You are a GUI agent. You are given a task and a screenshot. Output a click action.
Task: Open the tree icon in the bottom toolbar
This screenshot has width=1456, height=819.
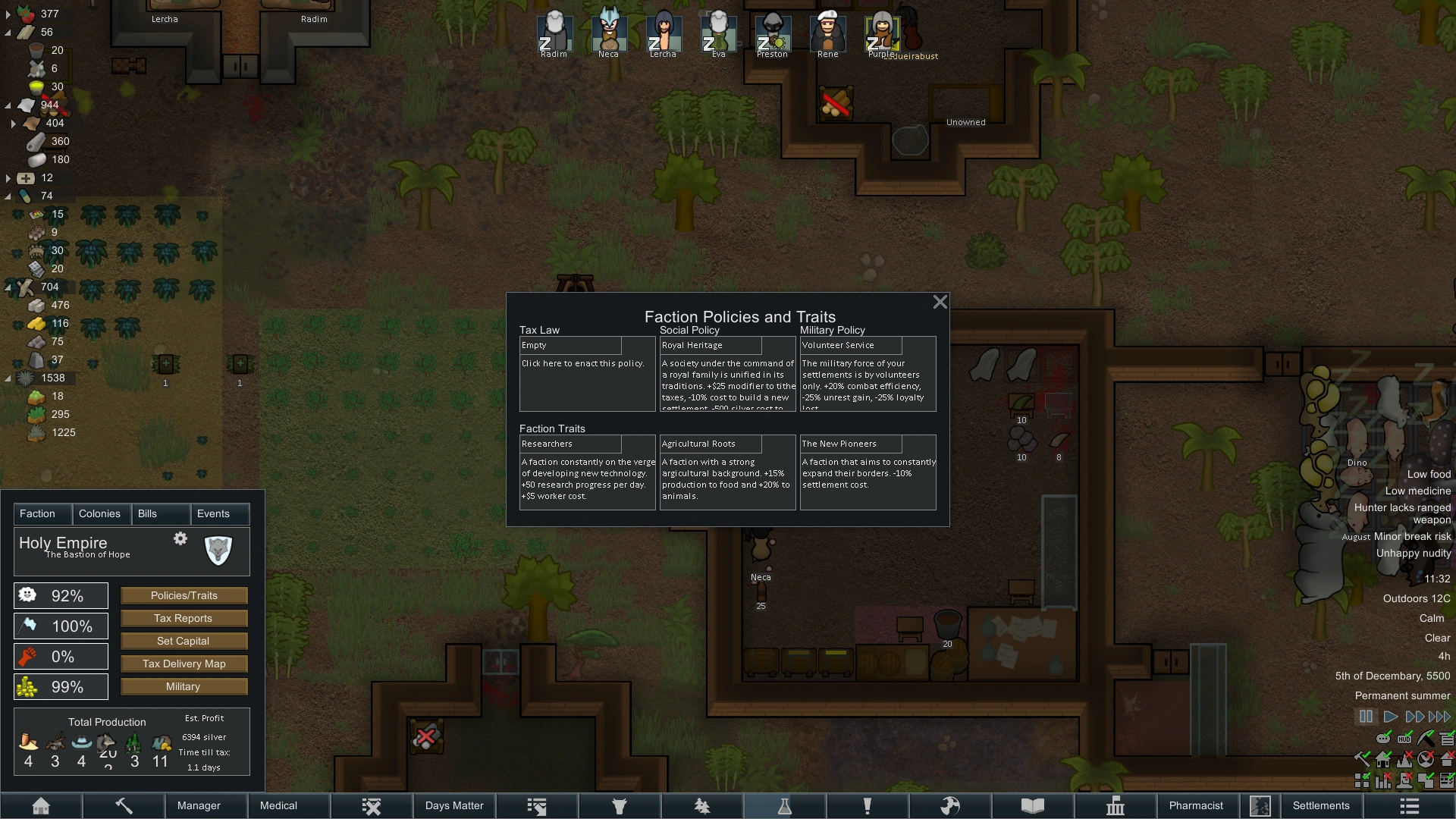pyautogui.click(x=702, y=805)
